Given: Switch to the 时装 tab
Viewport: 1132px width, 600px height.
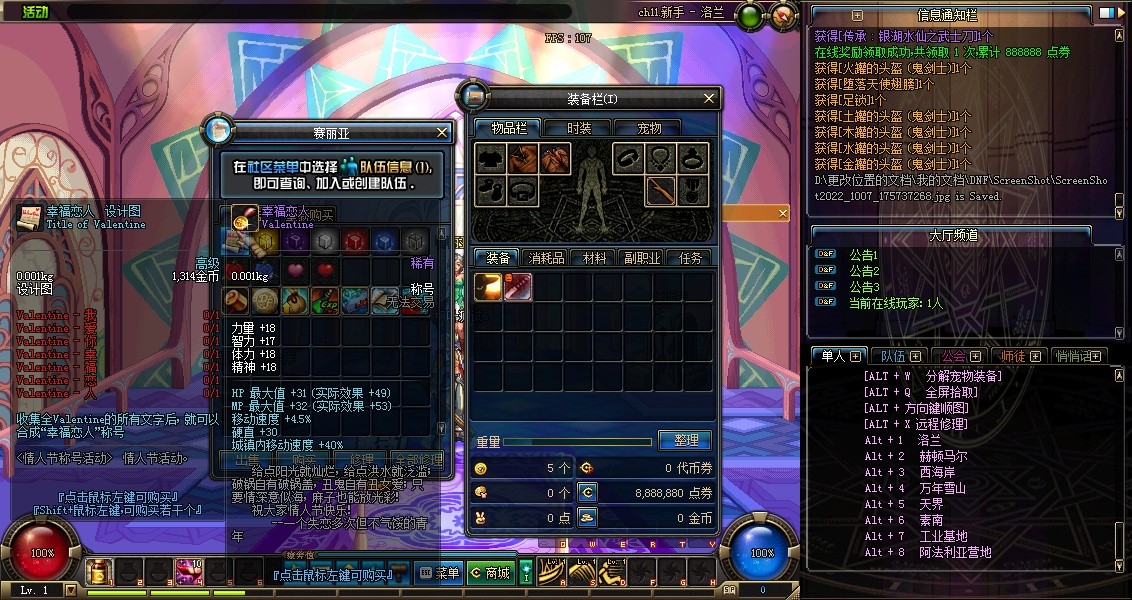Looking at the screenshot, I should pyautogui.click(x=579, y=128).
